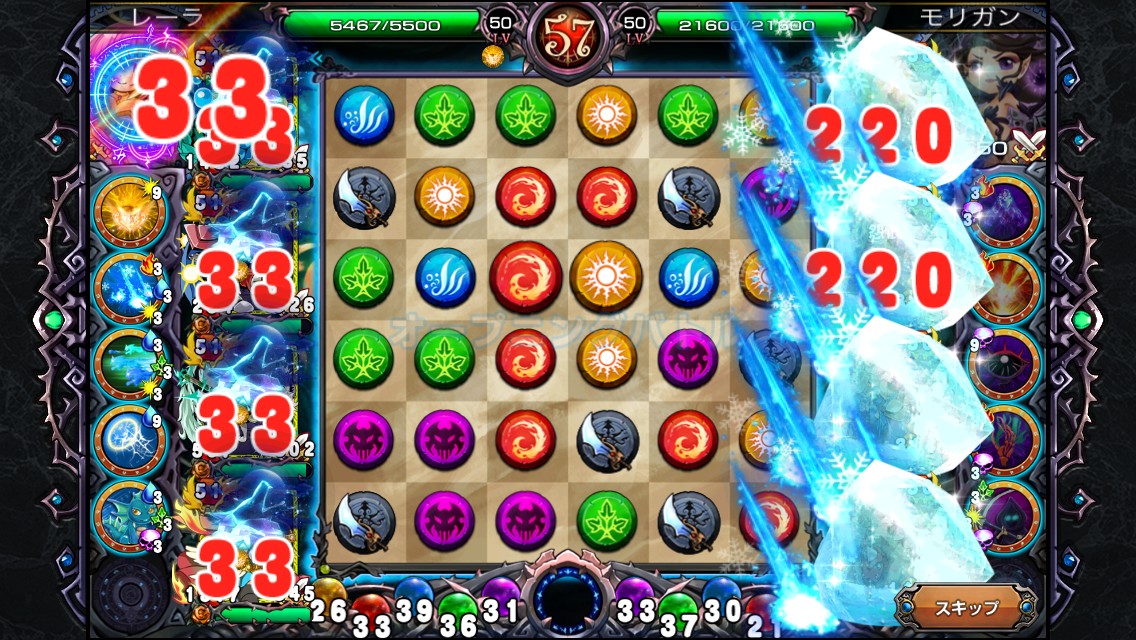
Task: Cast the lightning orb skill
Action: coord(130,438)
